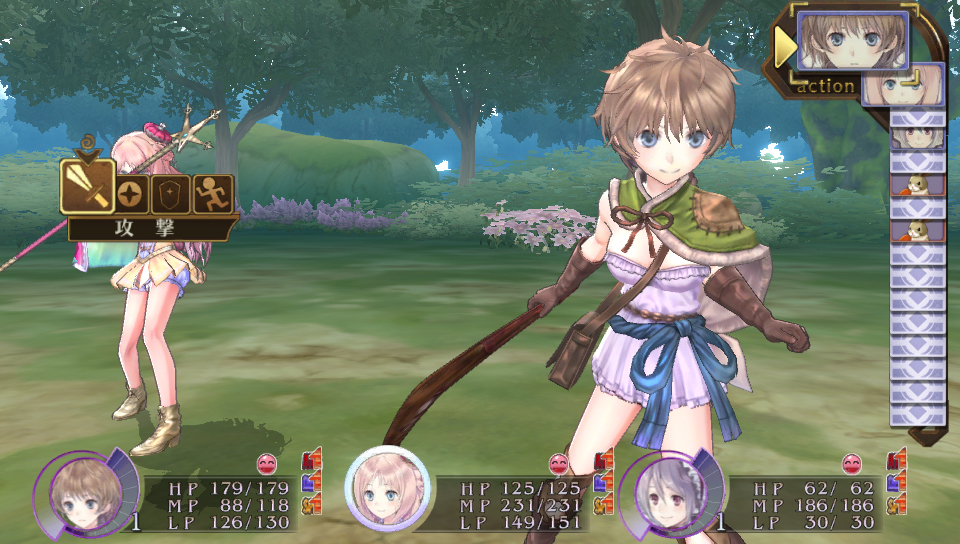The height and width of the screenshot is (544, 960).
Task: Select the running figure Escape command
Action: 213,194
